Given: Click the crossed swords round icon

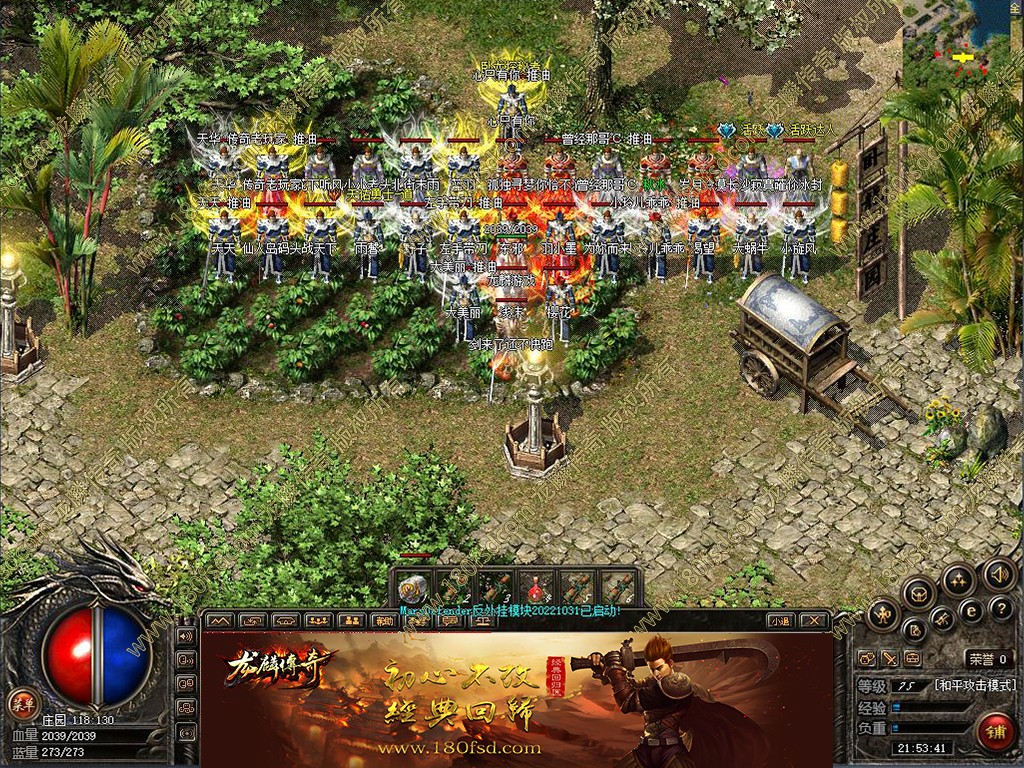Looking at the screenshot, I should [x=943, y=619].
